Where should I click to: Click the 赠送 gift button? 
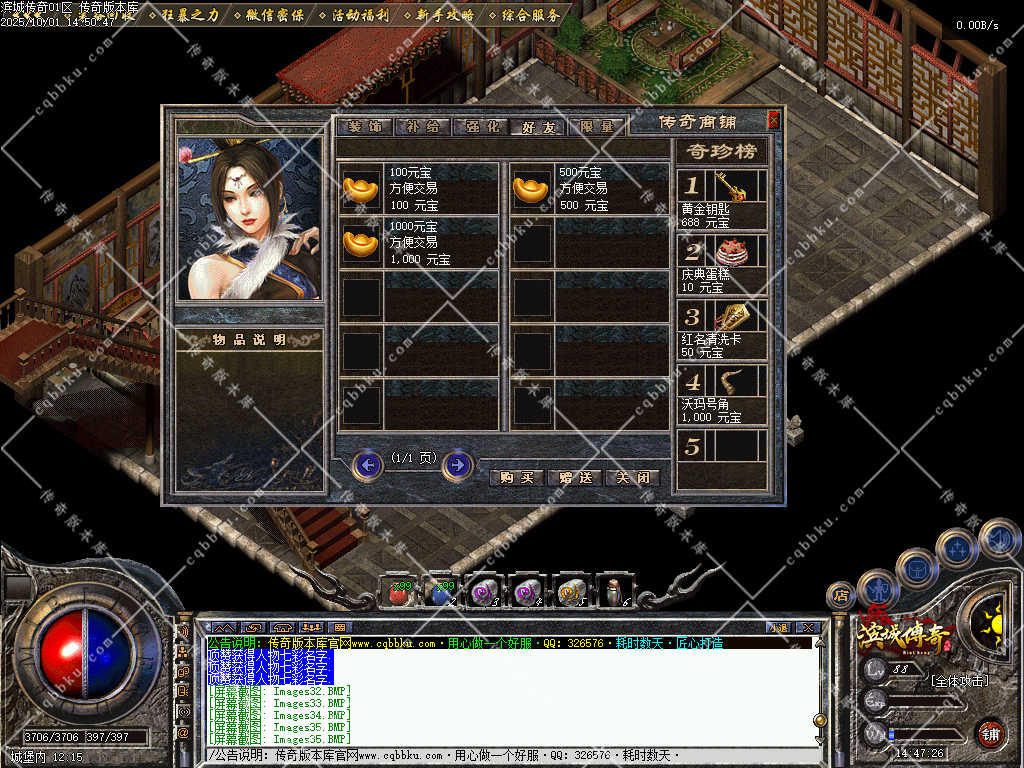tap(575, 478)
